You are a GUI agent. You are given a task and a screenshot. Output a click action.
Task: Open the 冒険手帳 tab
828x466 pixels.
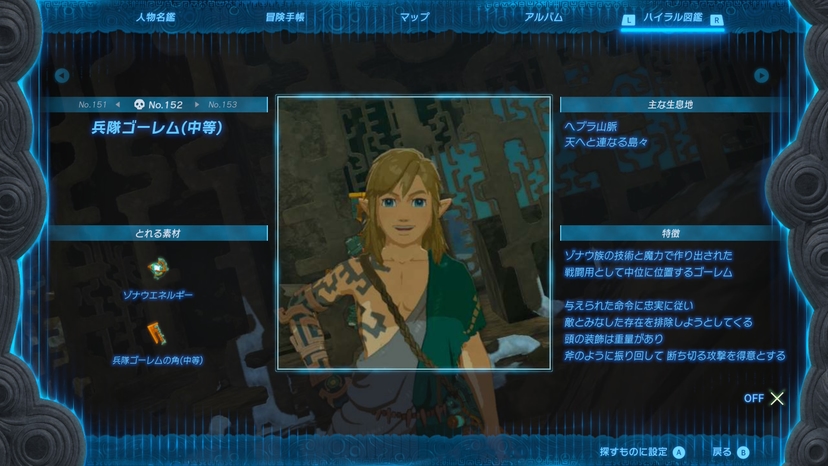tap(286, 17)
